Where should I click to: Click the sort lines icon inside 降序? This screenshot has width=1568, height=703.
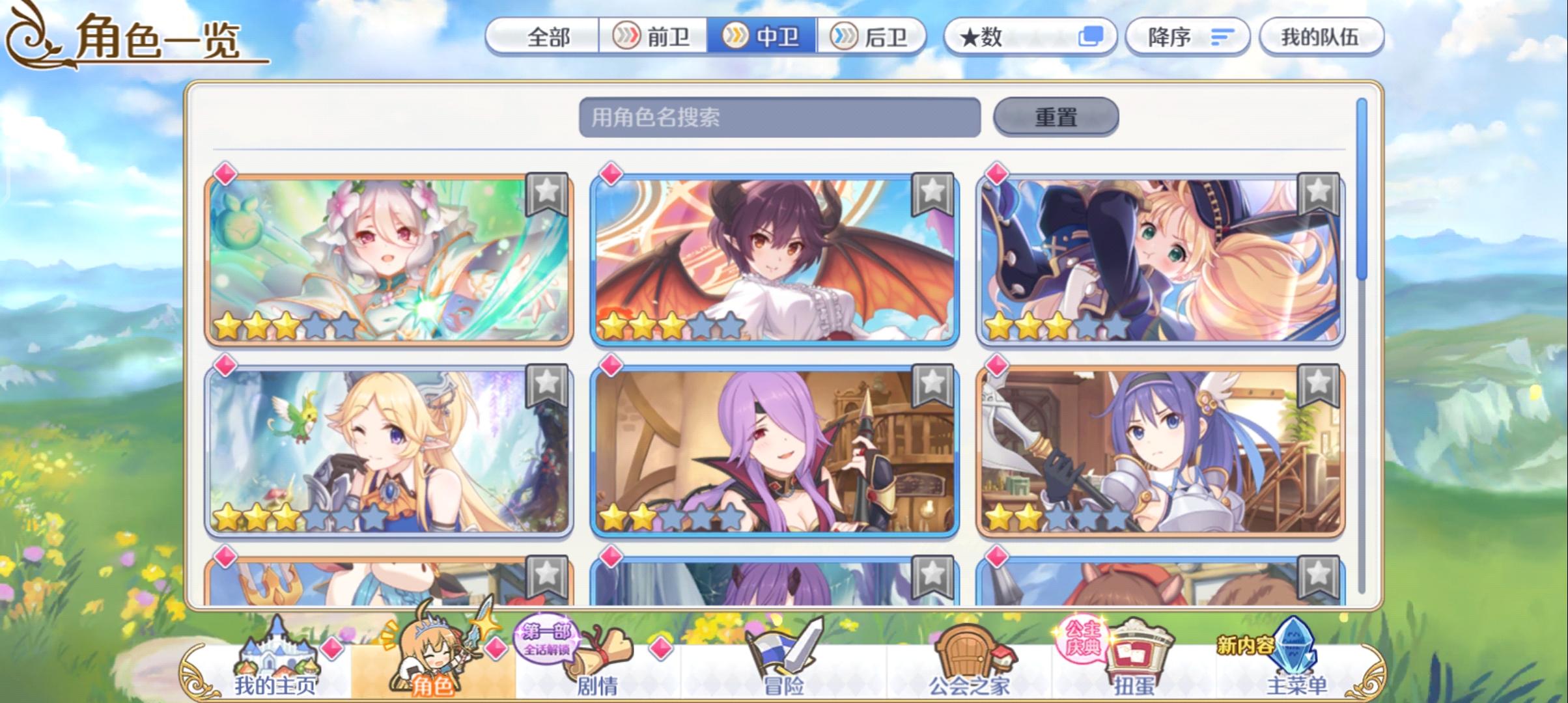click(1220, 37)
